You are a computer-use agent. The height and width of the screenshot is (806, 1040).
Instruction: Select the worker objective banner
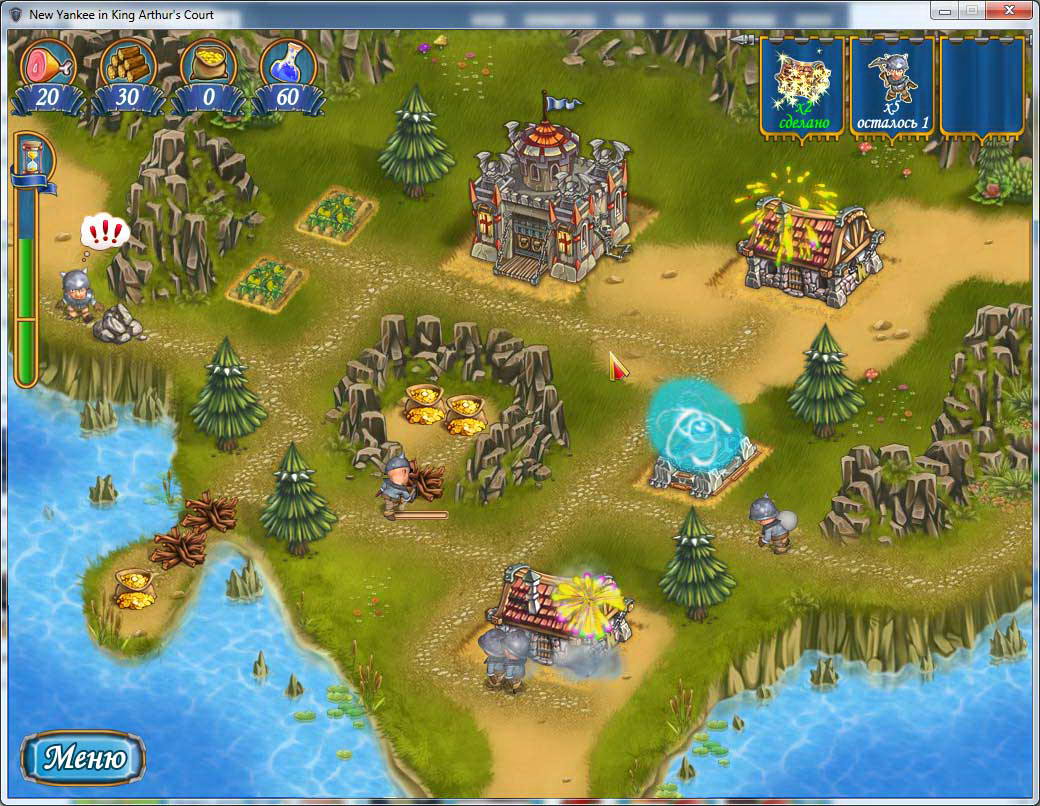pos(892,86)
